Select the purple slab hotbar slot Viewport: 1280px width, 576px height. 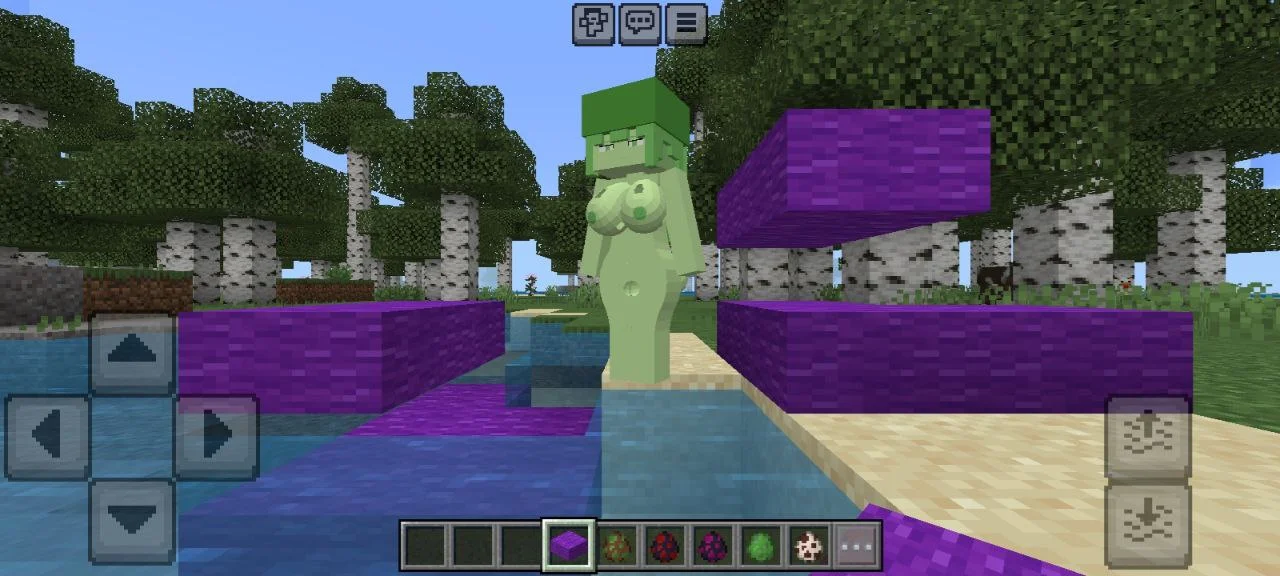coord(569,546)
